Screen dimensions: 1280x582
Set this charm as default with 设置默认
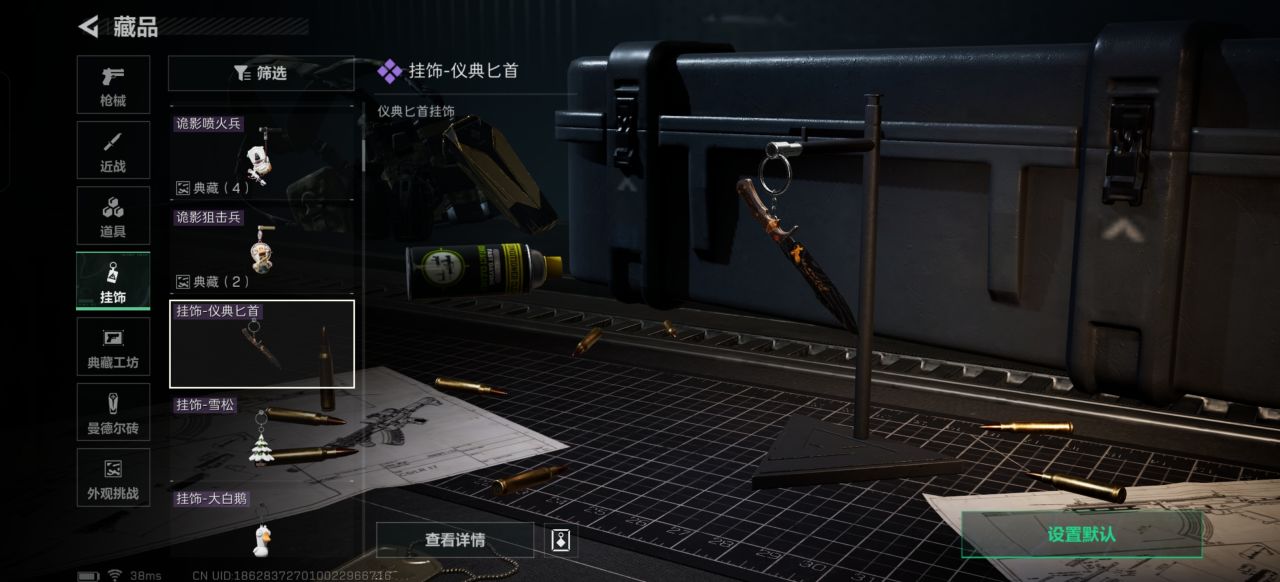pos(1081,534)
